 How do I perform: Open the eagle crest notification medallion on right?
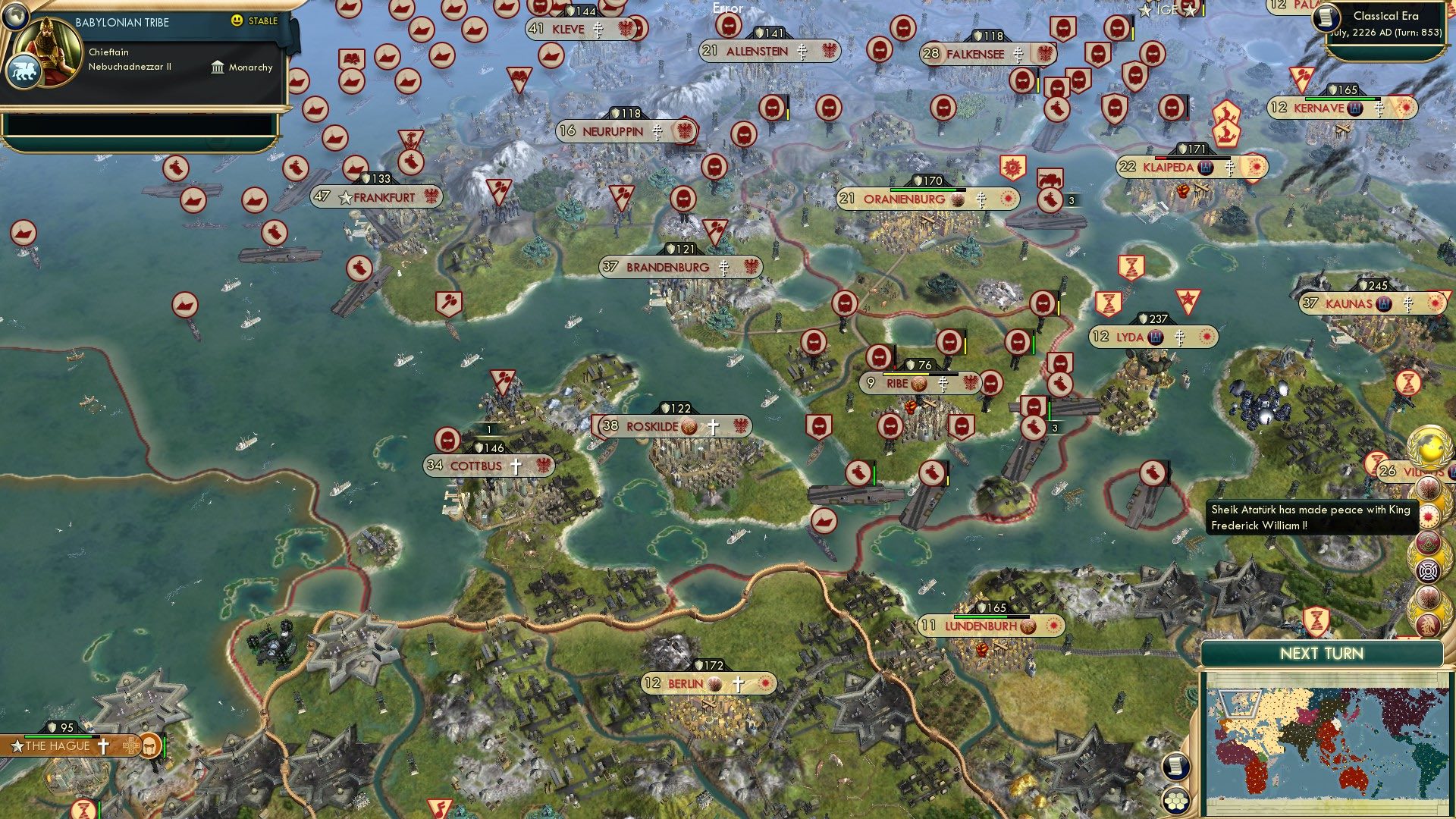click(x=1428, y=488)
